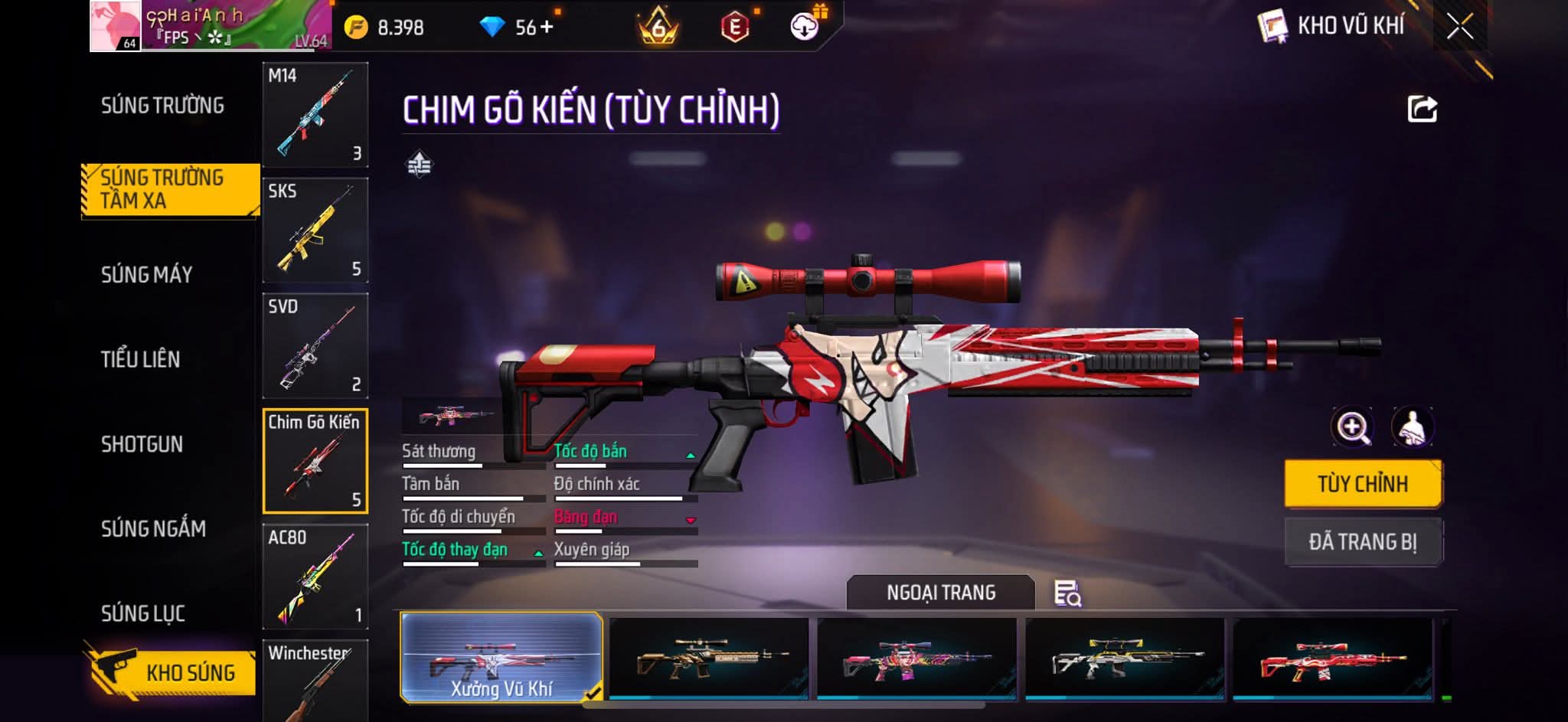Click the yellow Tùy Chỉnh button

(1363, 484)
